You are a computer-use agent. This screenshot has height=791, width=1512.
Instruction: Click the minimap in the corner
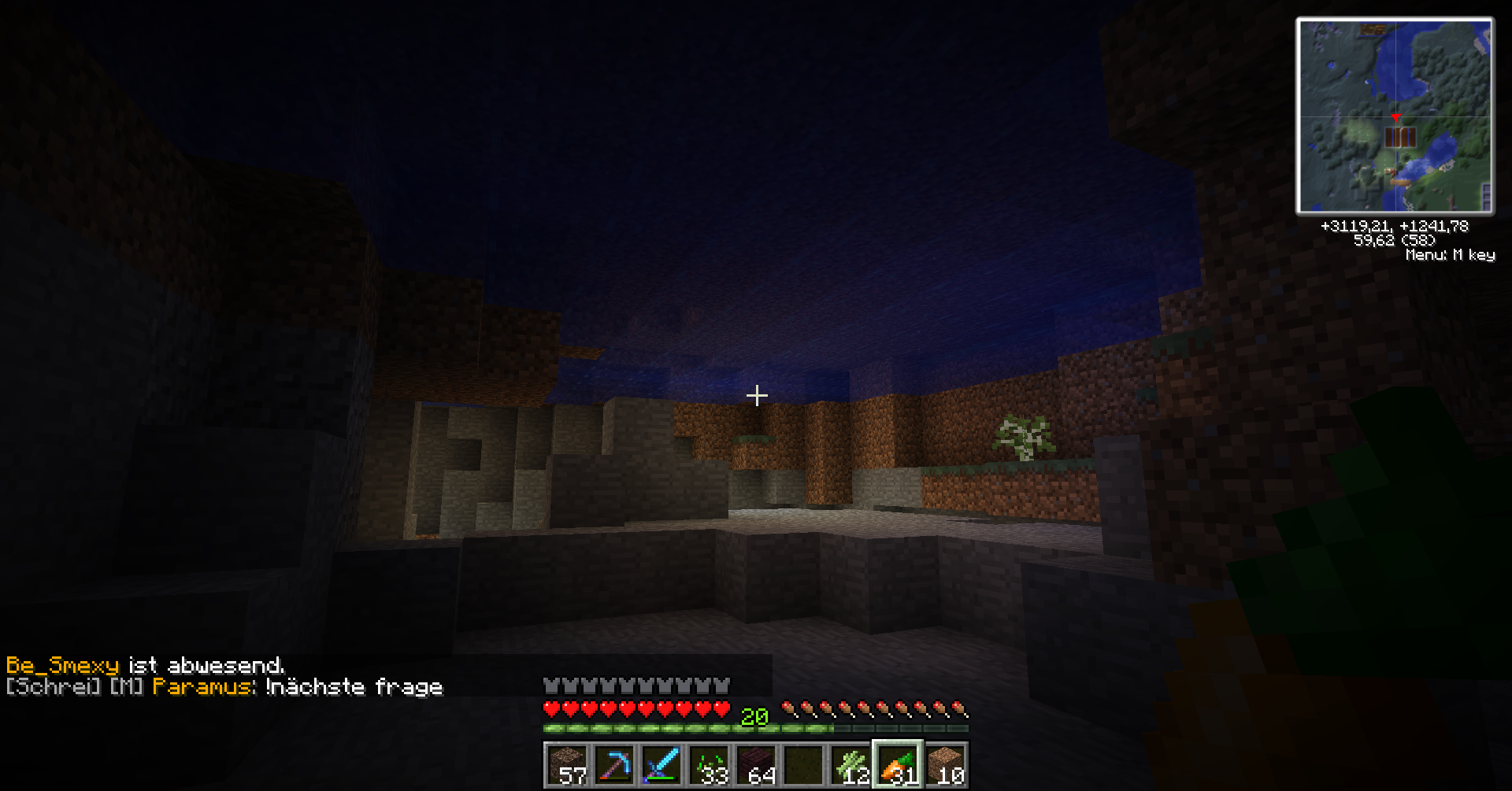pyautogui.click(x=1395, y=116)
